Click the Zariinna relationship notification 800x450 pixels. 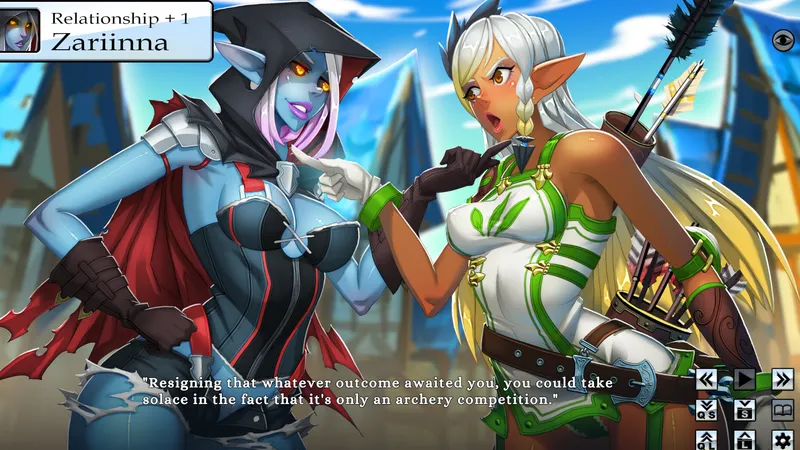tap(106, 31)
